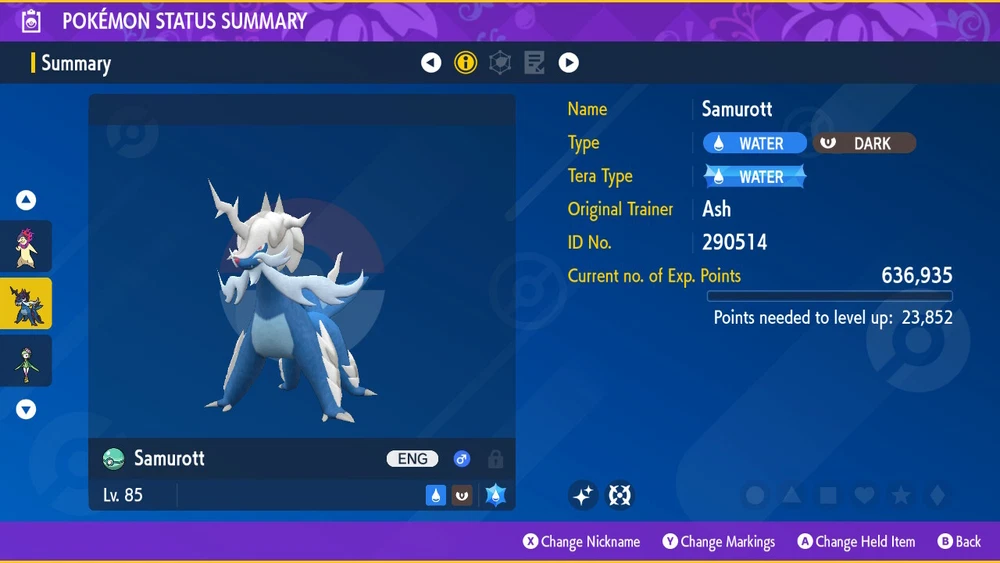Pick Hisuian Lilligant from the party list
Viewport: 1000px width, 563px height.
26,360
